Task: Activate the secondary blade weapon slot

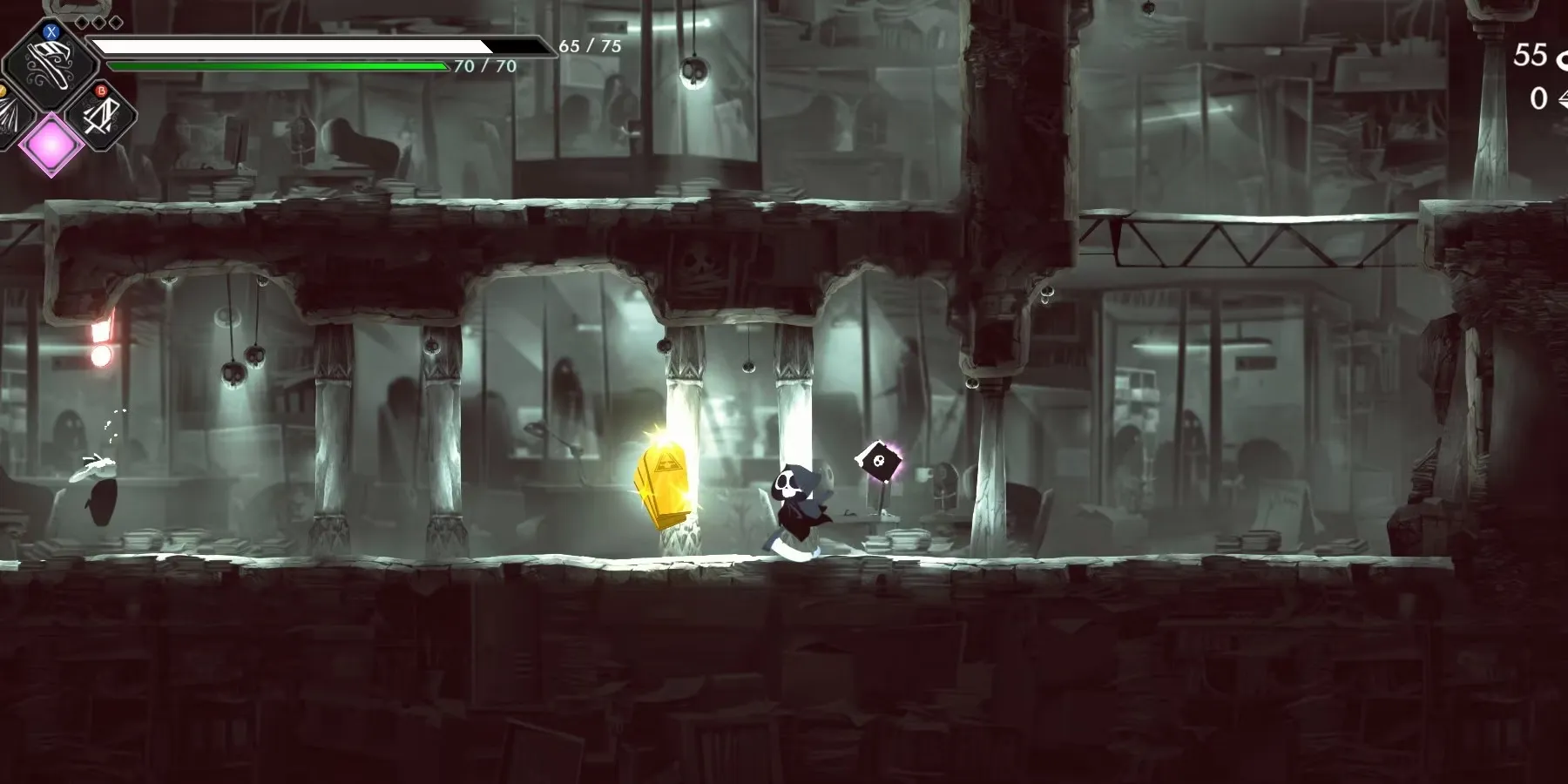Action: point(101,114)
